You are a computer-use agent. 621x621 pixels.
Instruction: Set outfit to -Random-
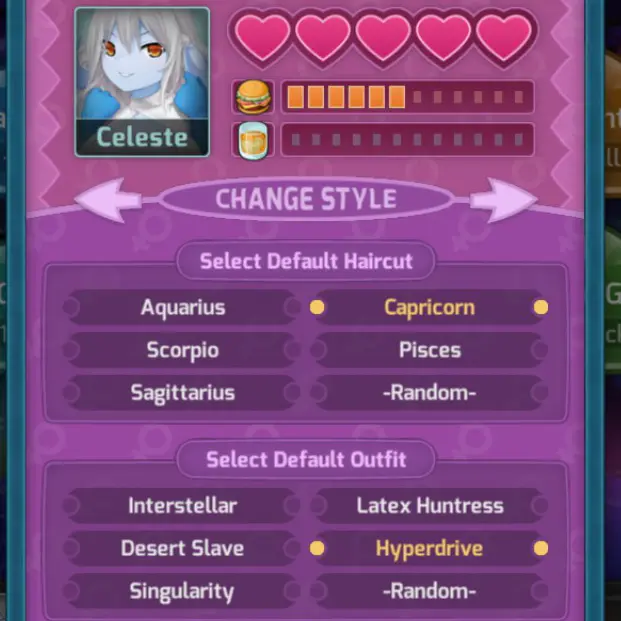pyautogui.click(x=429, y=591)
